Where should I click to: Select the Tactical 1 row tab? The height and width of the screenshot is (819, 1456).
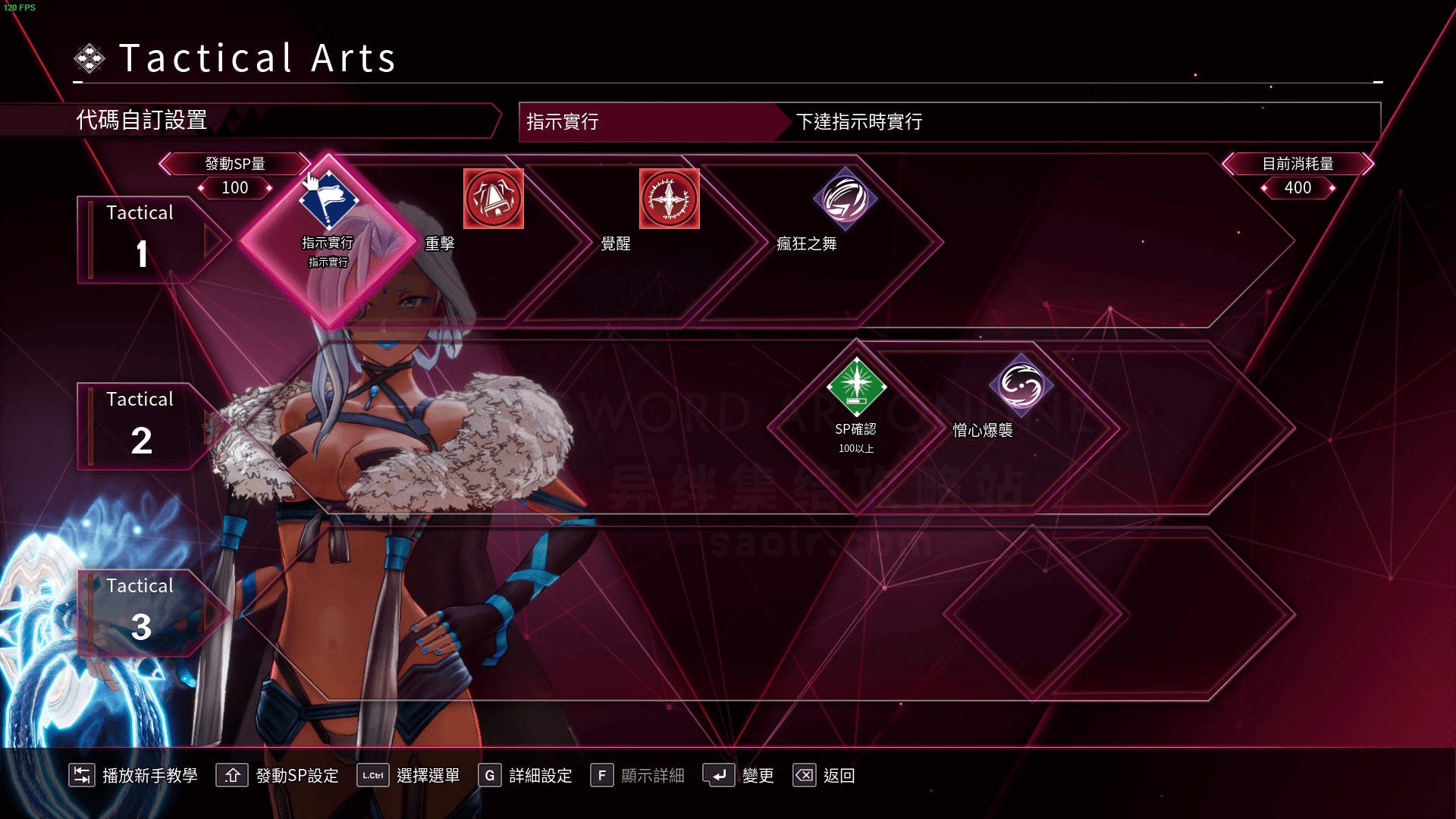[141, 240]
